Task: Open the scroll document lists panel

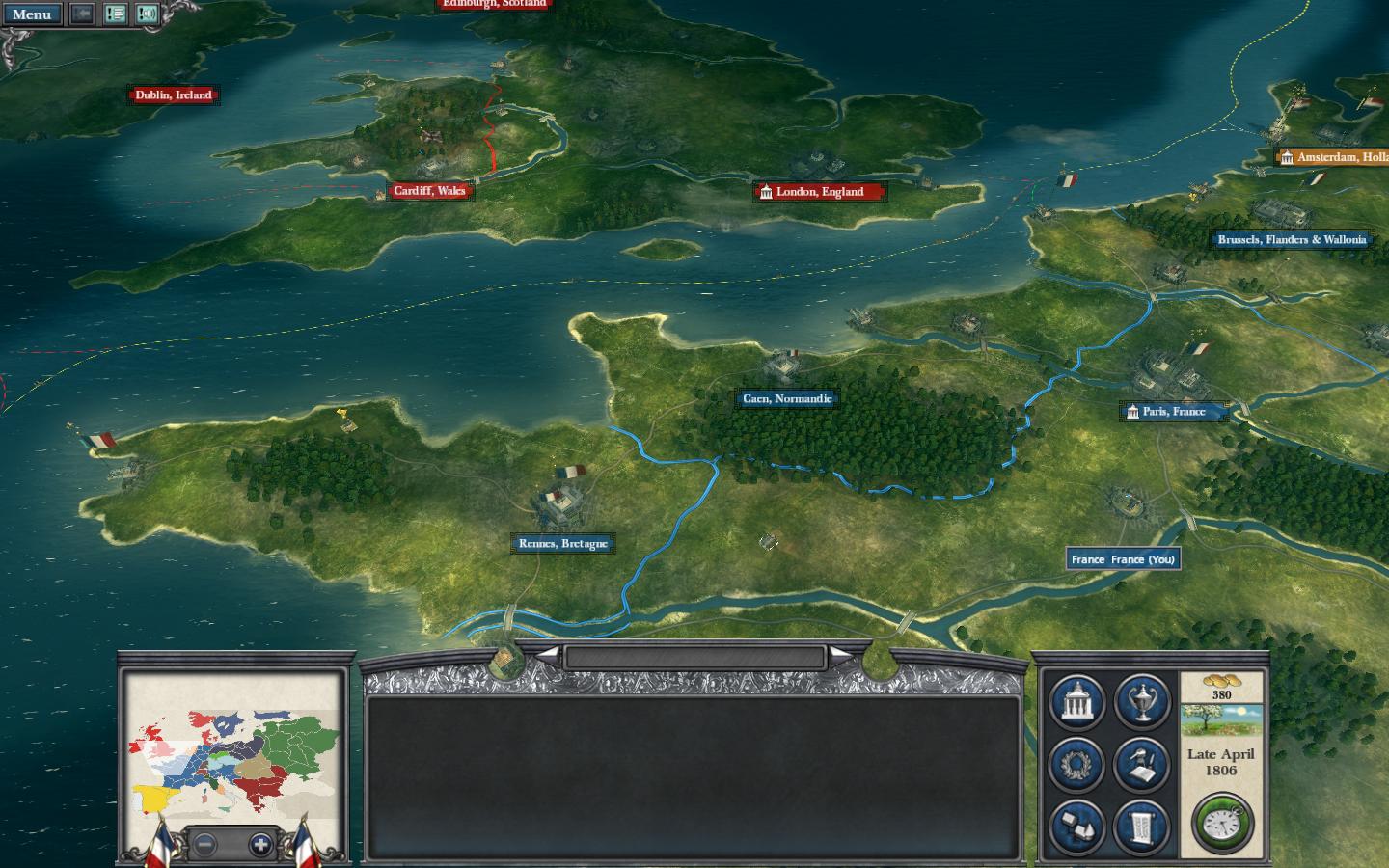Action: 1142,827
